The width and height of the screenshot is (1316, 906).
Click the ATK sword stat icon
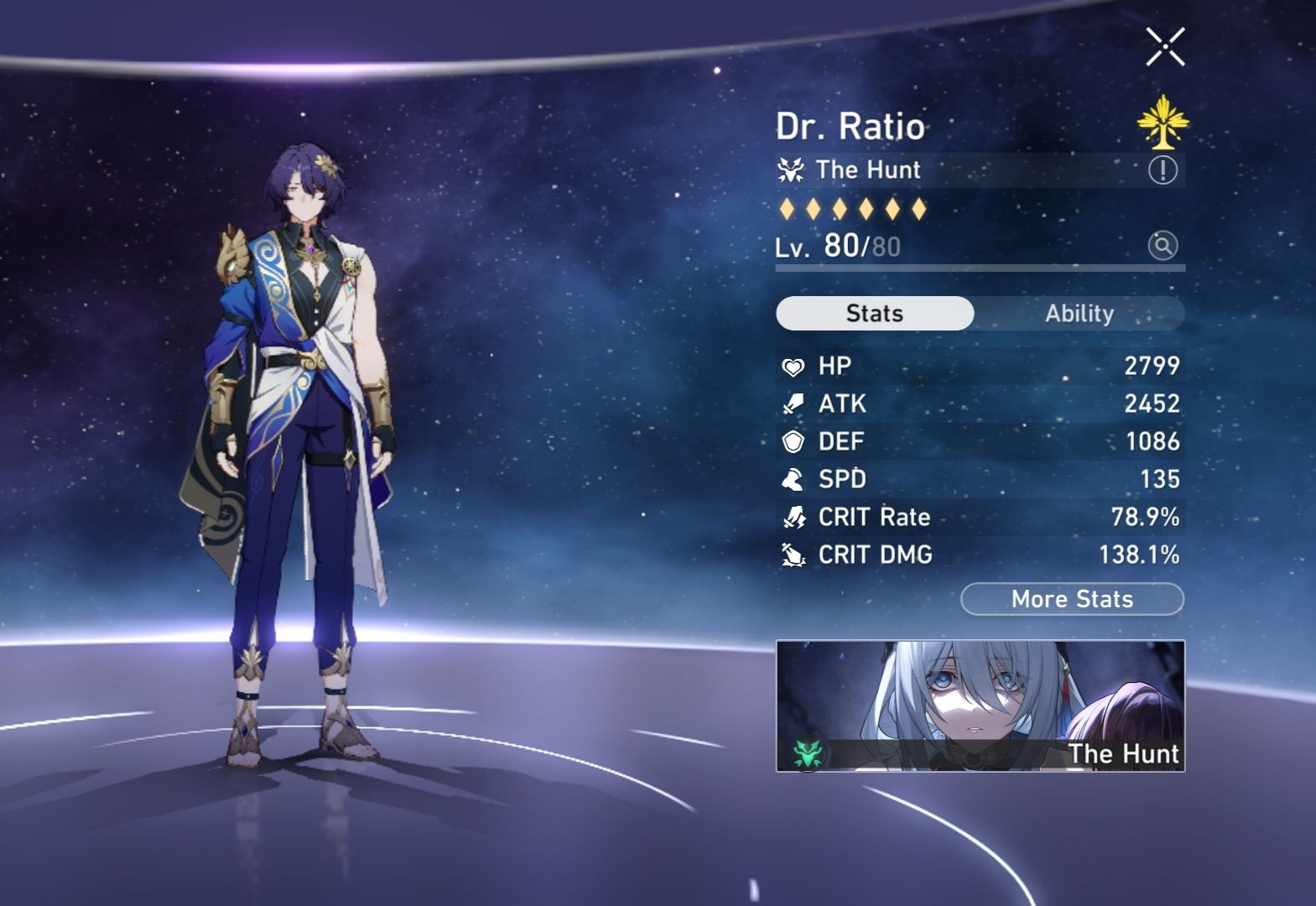pyautogui.click(x=793, y=404)
